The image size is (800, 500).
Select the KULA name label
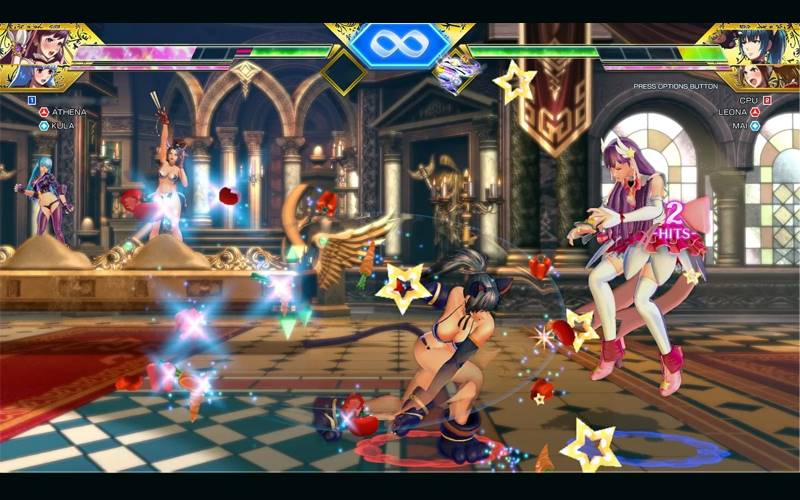pos(62,126)
